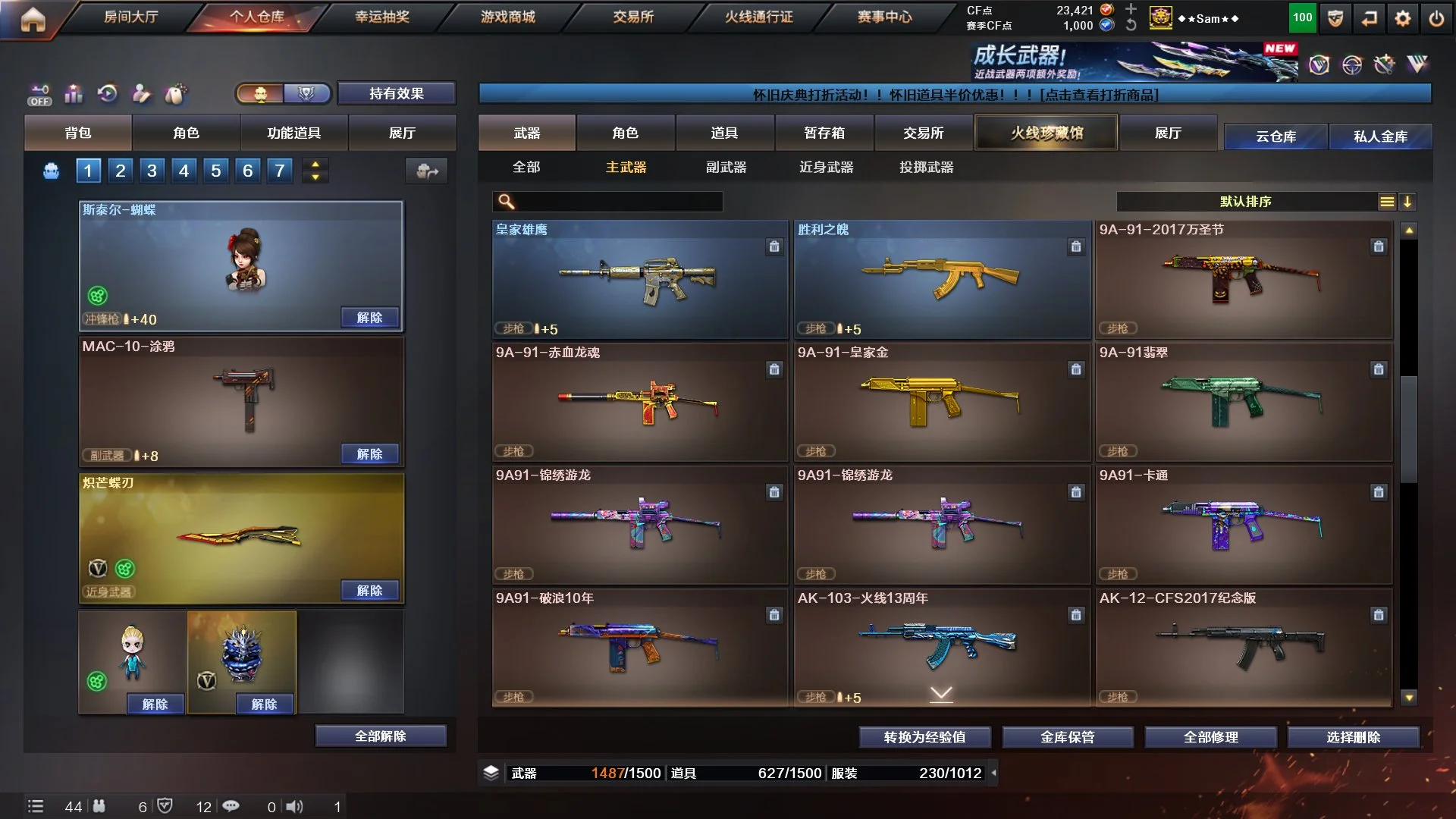This screenshot has height=819, width=1456.
Task: Open the 房间大厅 lobby menu
Action: pos(130,17)
